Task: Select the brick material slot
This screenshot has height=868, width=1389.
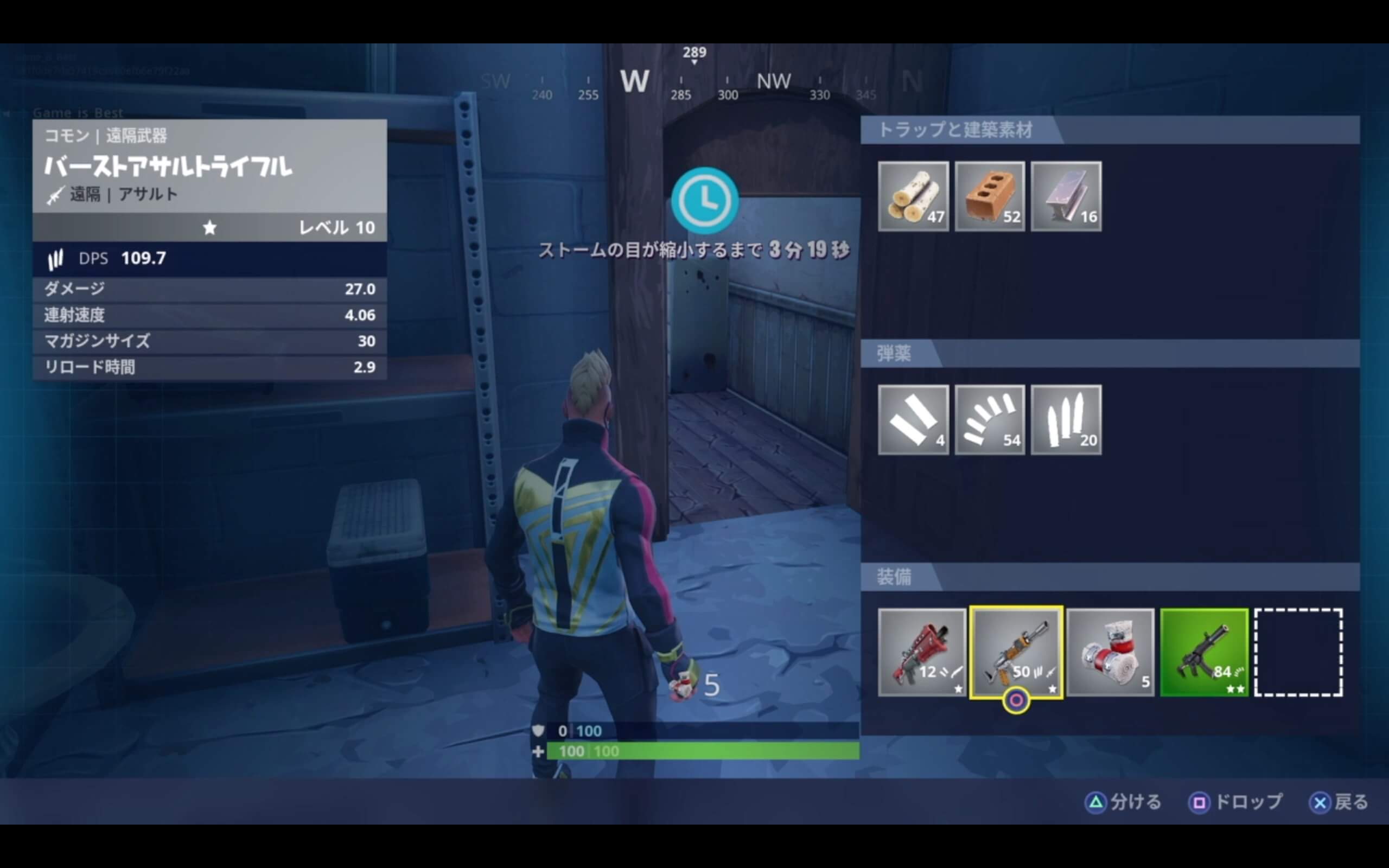Action: click(x=990, y=196)
